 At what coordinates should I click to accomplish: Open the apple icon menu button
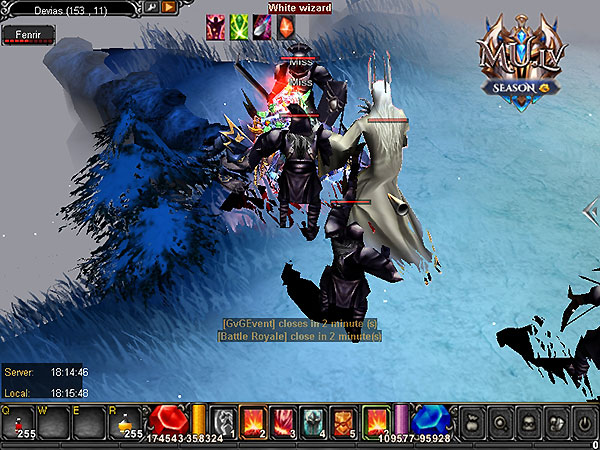pyautogui.click(x=472, y=420)
